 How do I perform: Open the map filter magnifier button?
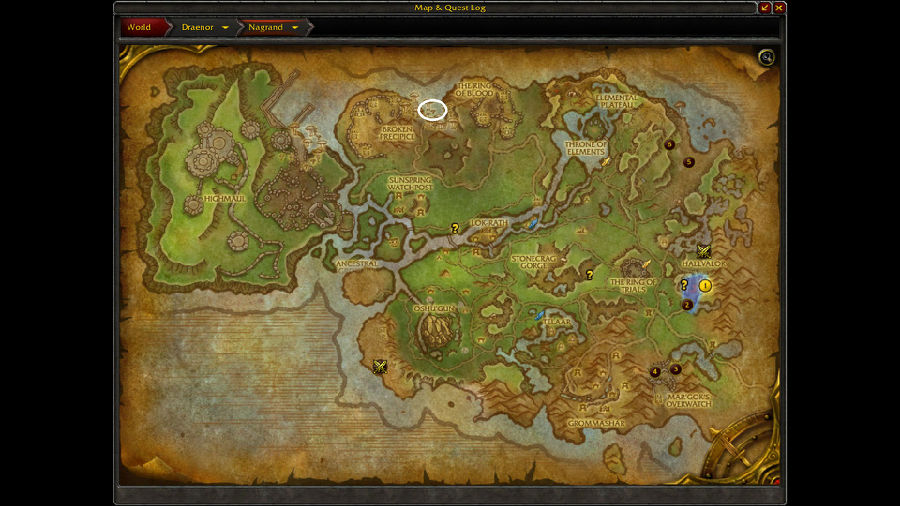pos(766,58)
